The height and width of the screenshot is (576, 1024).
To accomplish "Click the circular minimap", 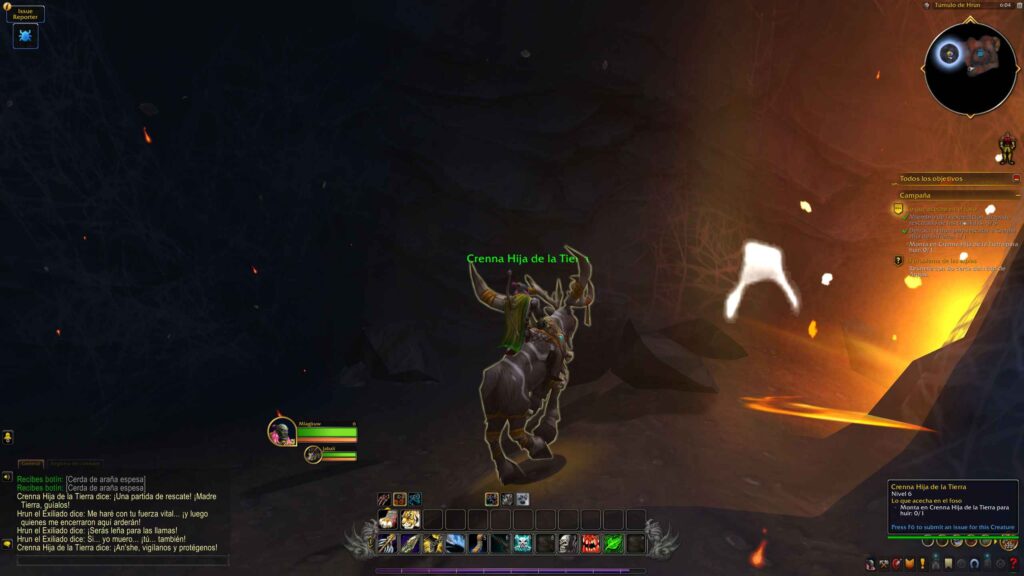I will coord(969,67).
